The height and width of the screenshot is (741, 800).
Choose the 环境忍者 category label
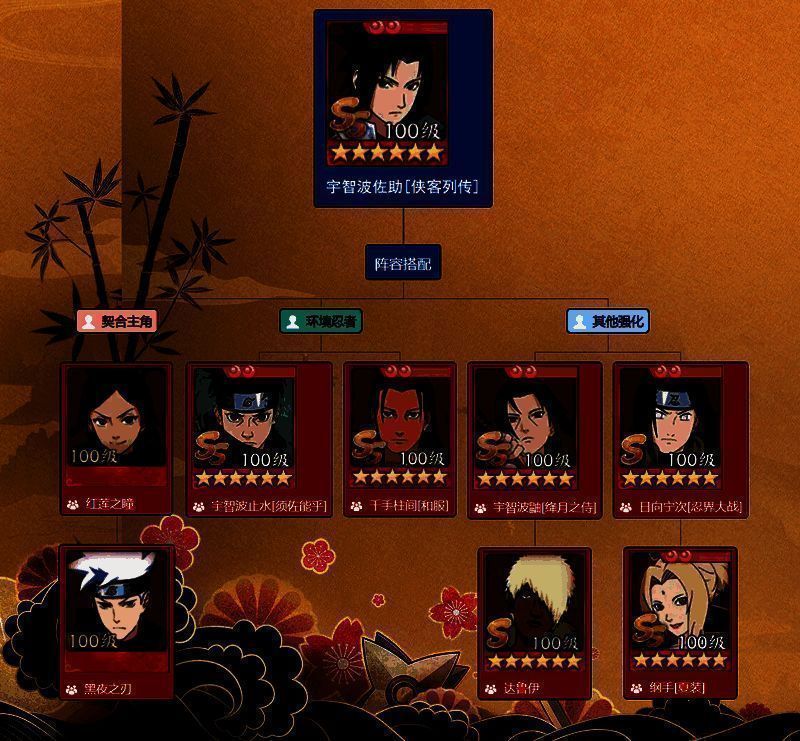(x=320, y=321)
